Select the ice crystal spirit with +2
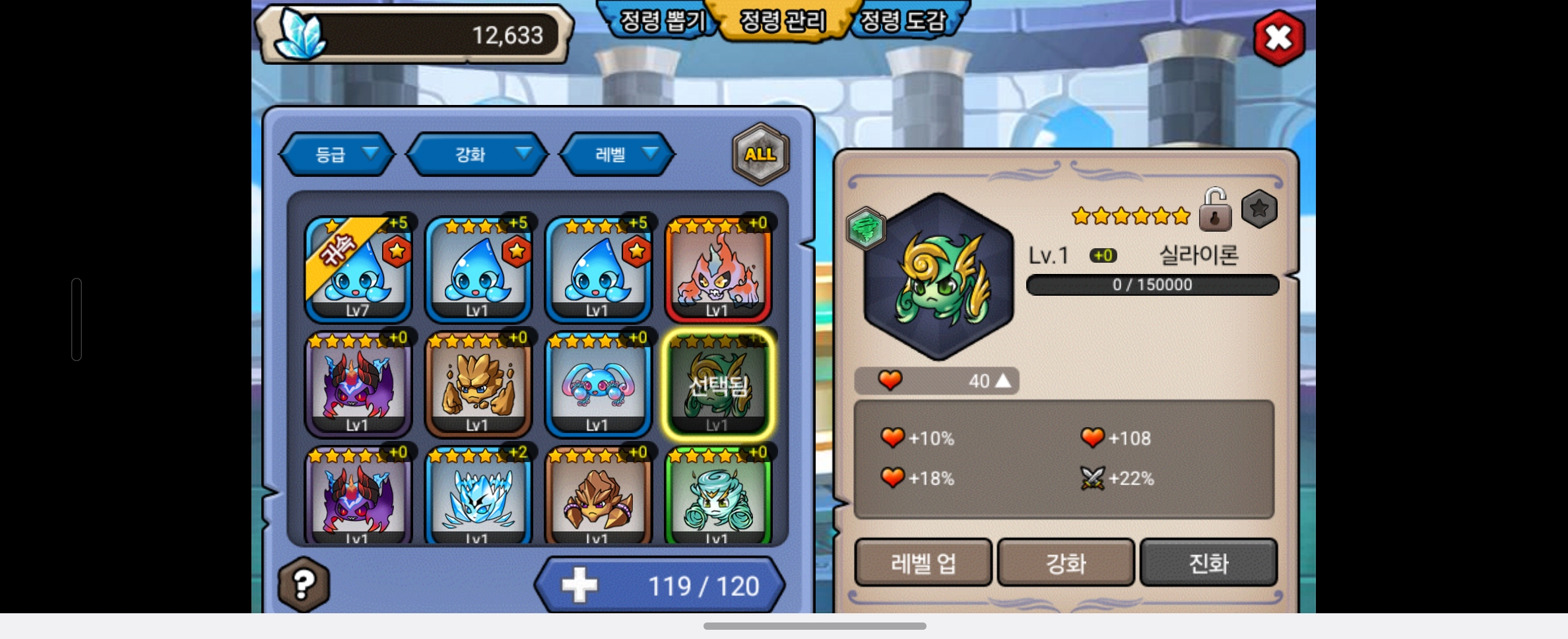 pyautogui.click(x=478, y=496)
